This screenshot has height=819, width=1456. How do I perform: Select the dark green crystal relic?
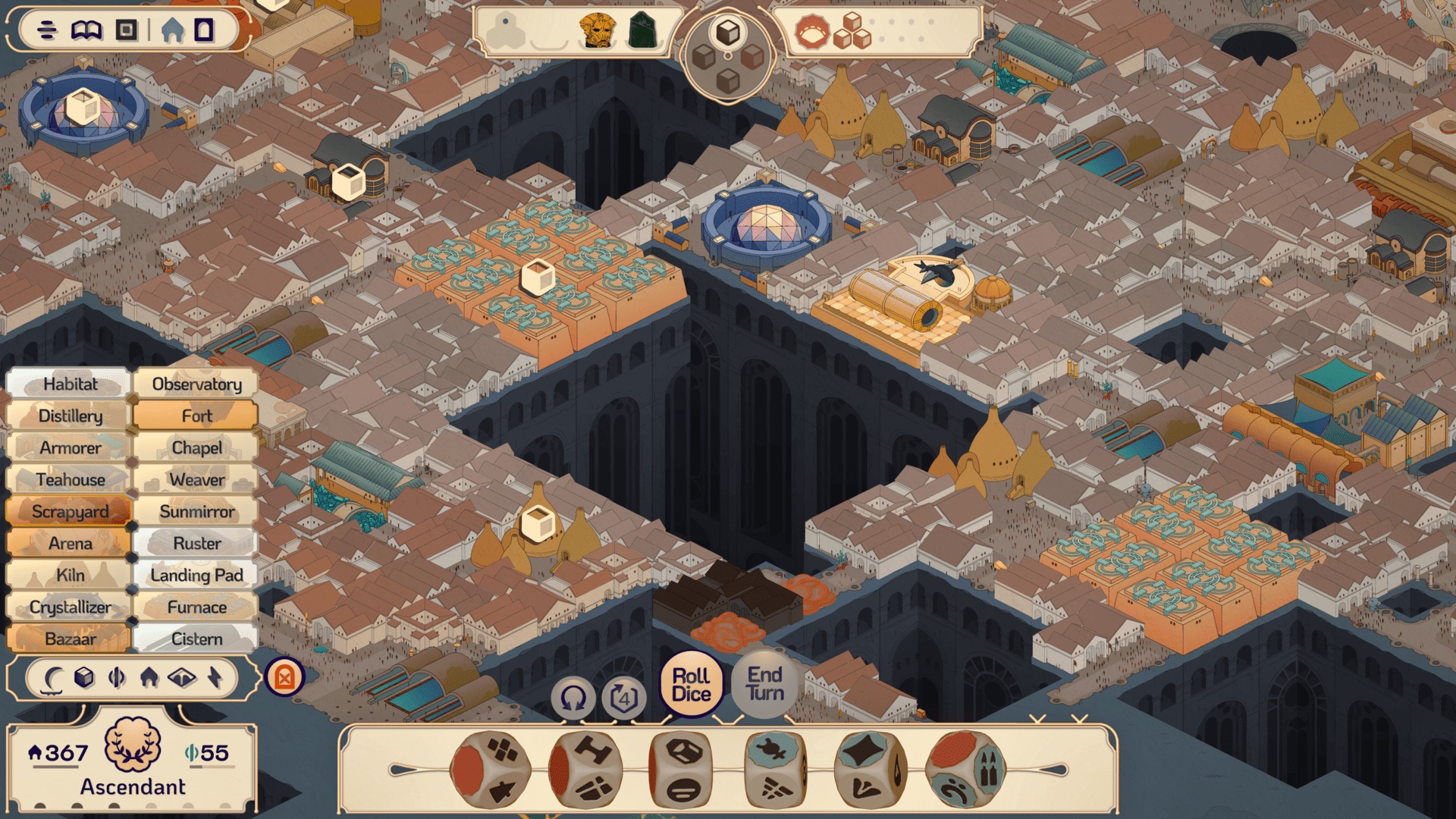(642, 31)
